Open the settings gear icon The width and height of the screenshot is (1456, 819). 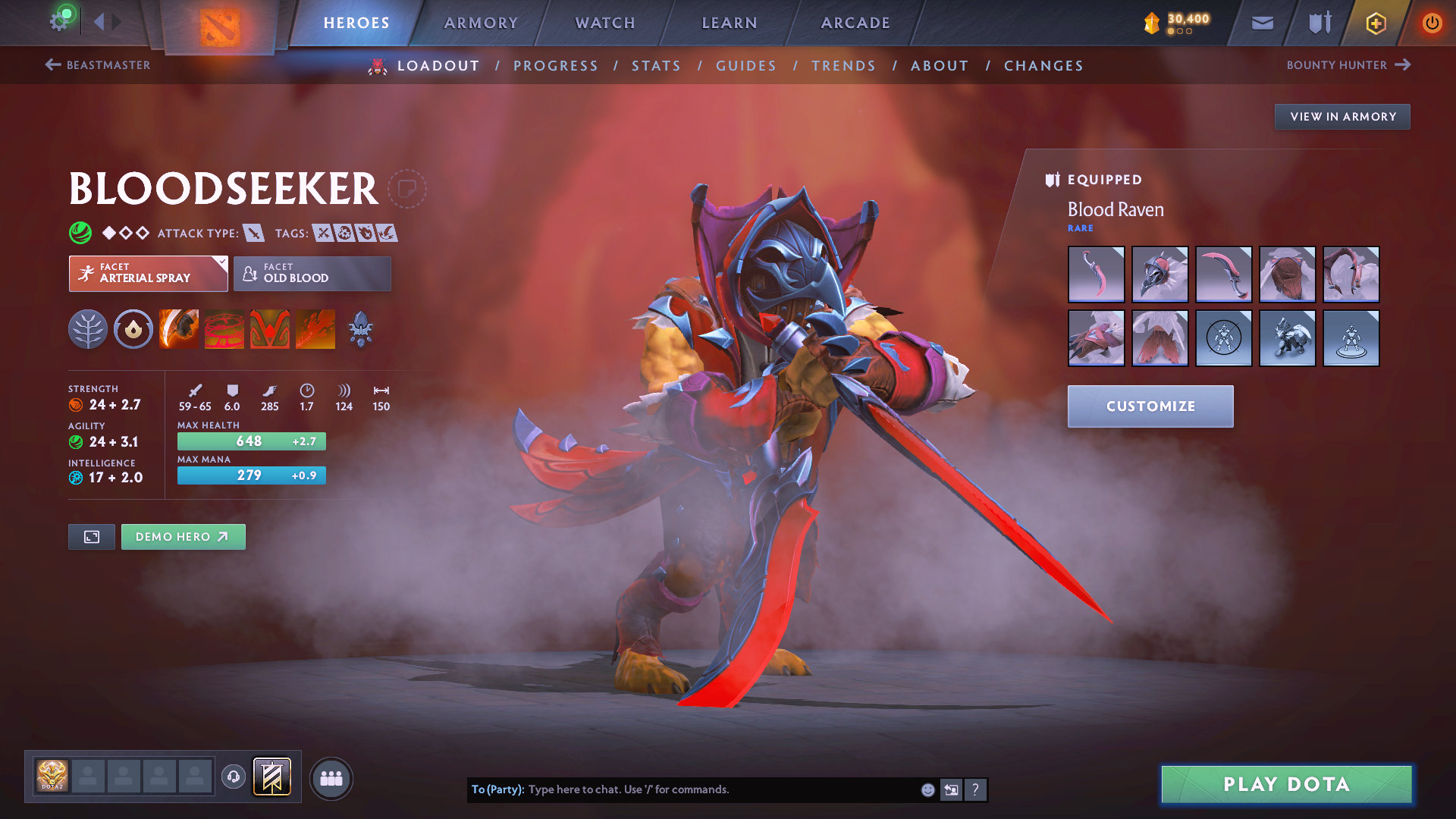point(58,21)
